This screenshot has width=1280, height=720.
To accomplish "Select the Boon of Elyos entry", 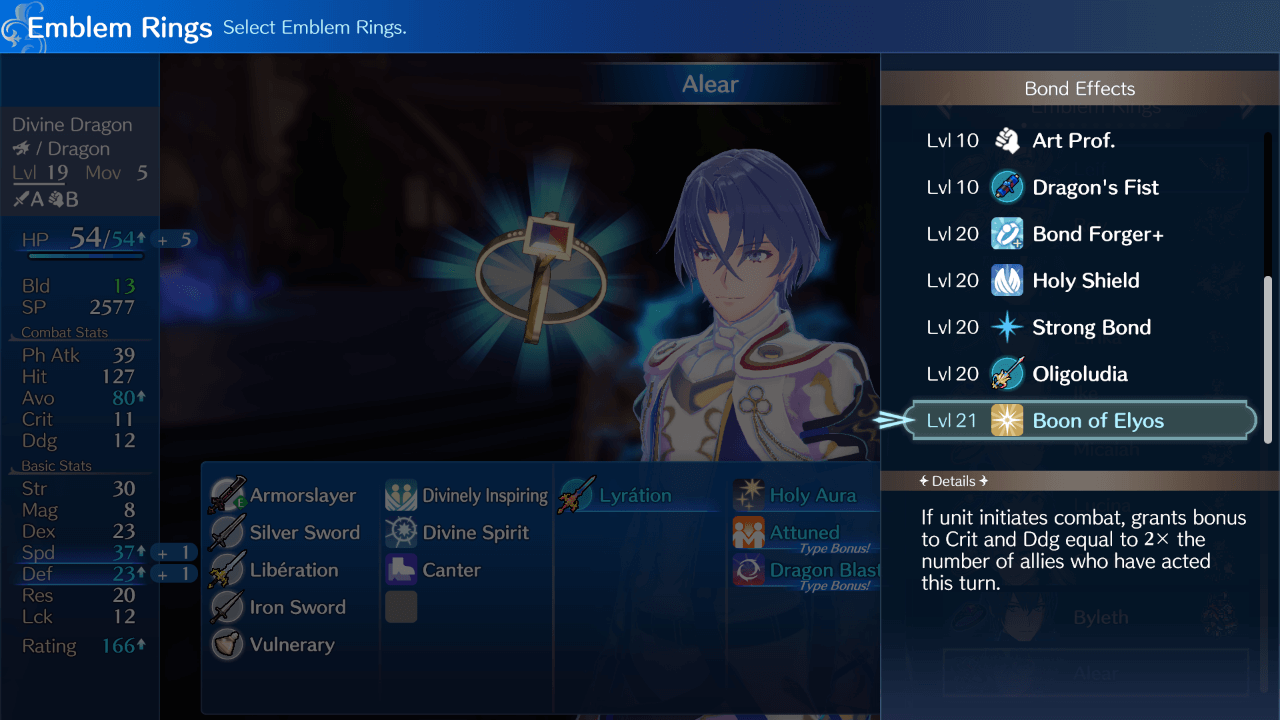I will point(1080,420).
